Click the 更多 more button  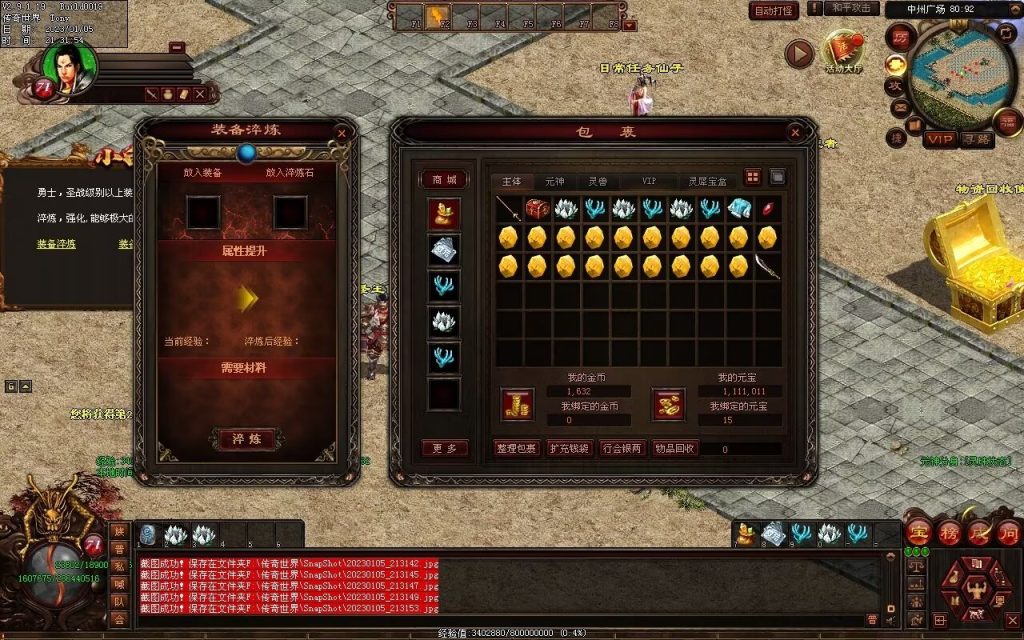(444, 448)
